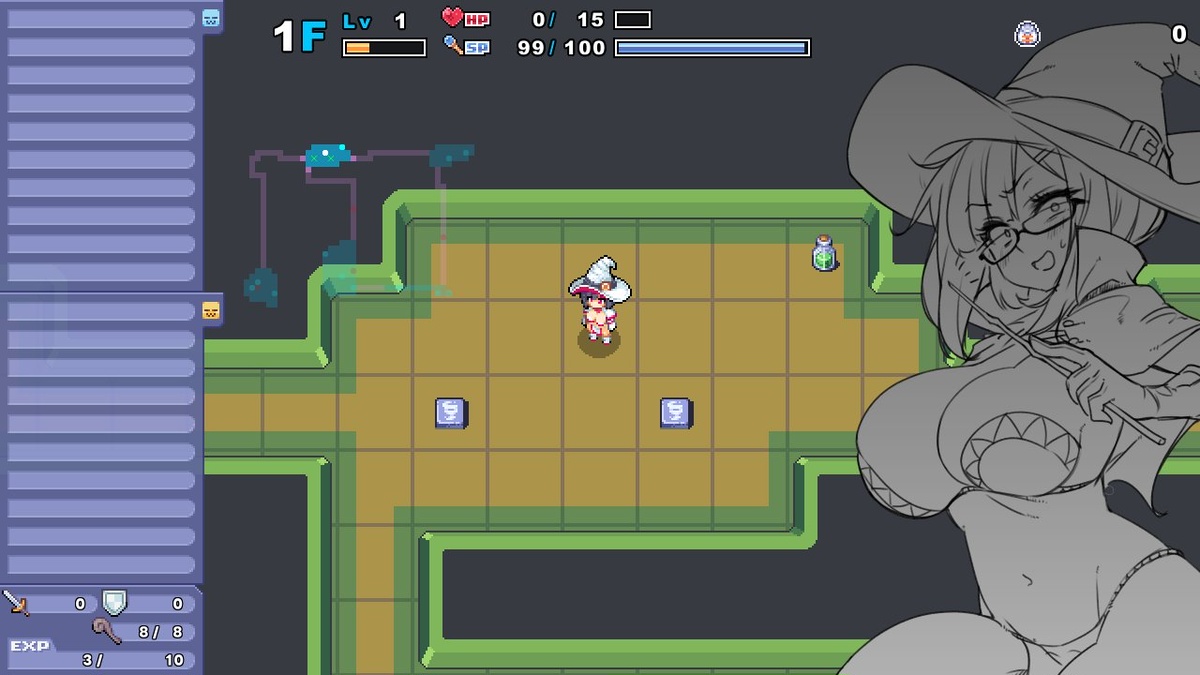Select the sword attack icon

[16, 602]
